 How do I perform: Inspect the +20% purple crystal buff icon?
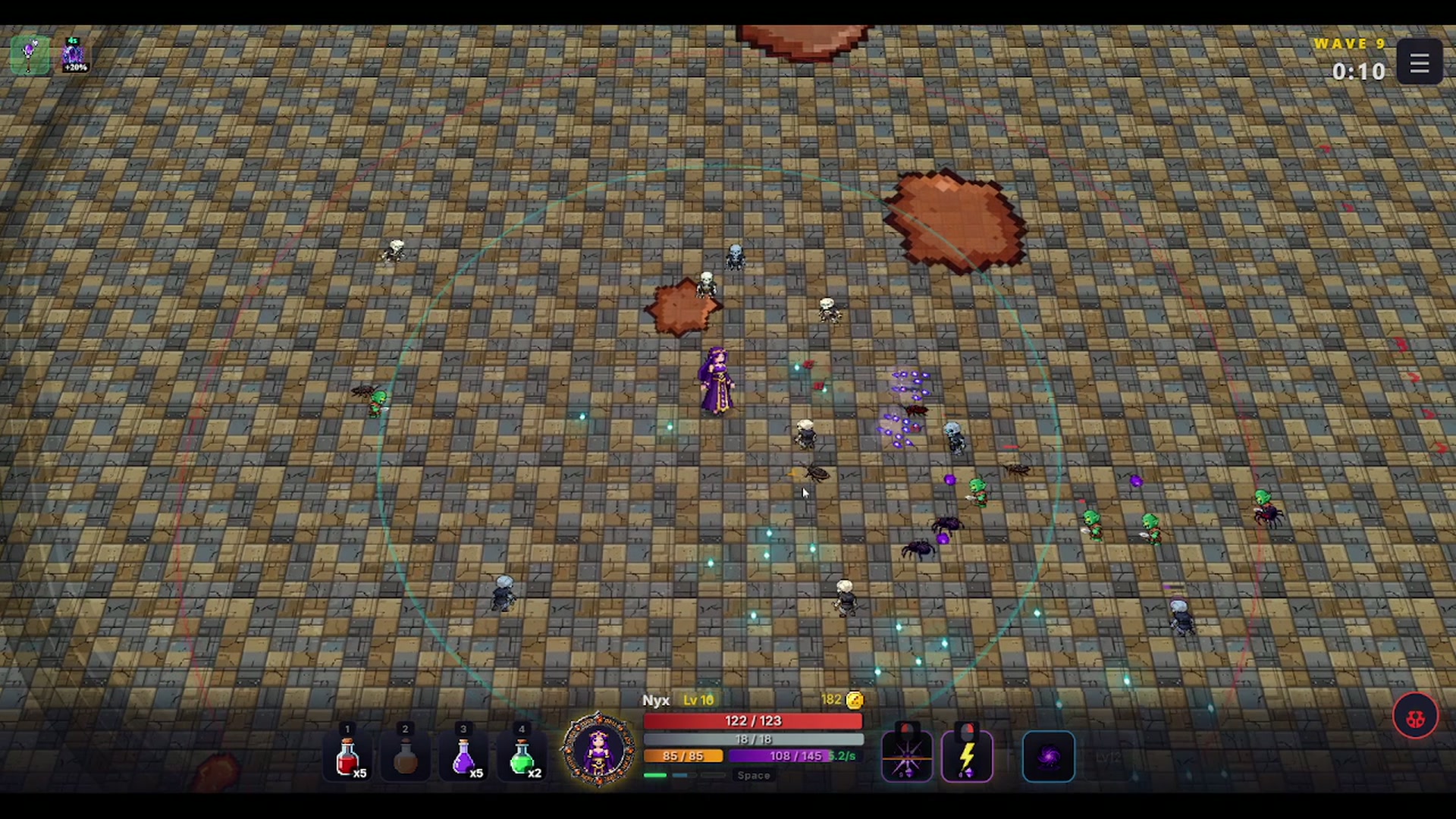[x=74, y=55]
